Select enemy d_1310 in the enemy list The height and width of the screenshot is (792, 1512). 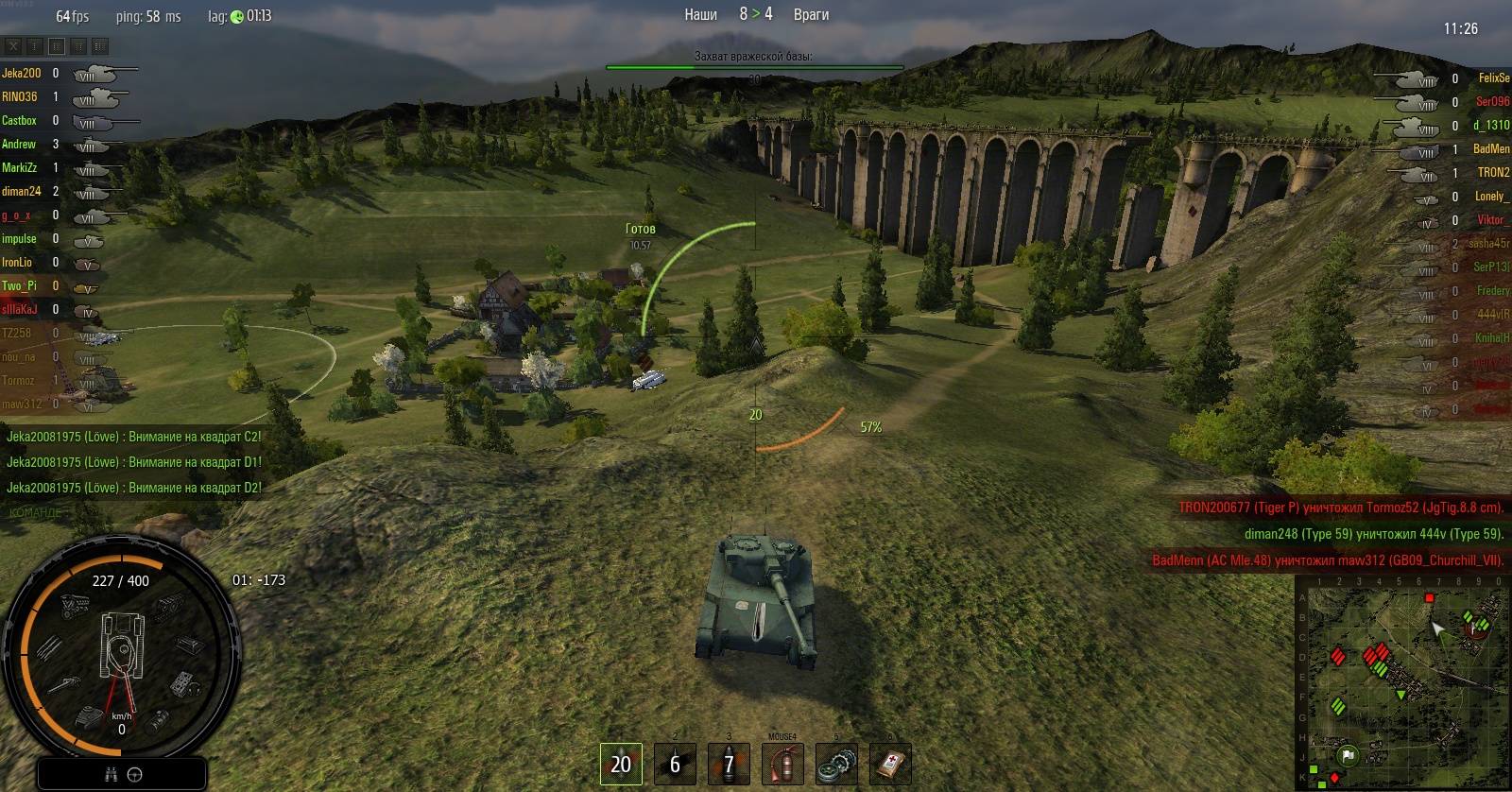click(1491, 126)
